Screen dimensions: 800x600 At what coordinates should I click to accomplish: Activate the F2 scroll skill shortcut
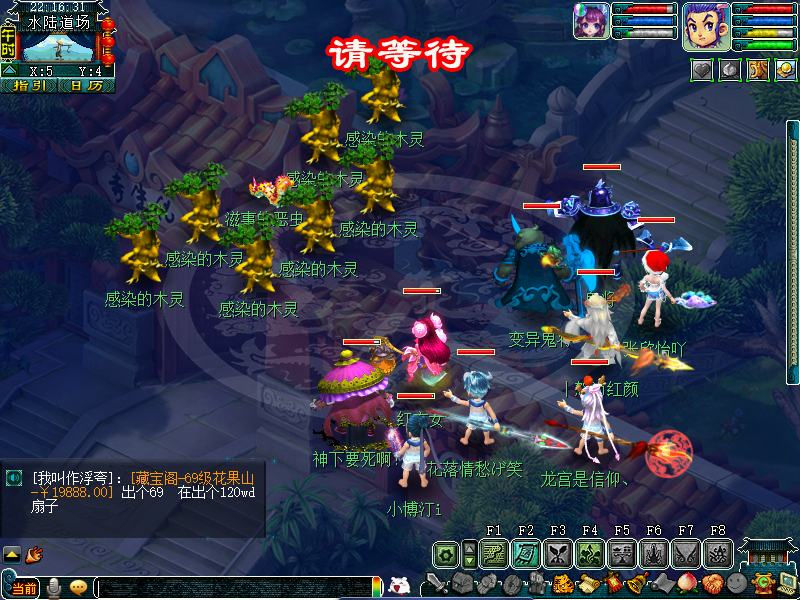(x=526, y=553)
